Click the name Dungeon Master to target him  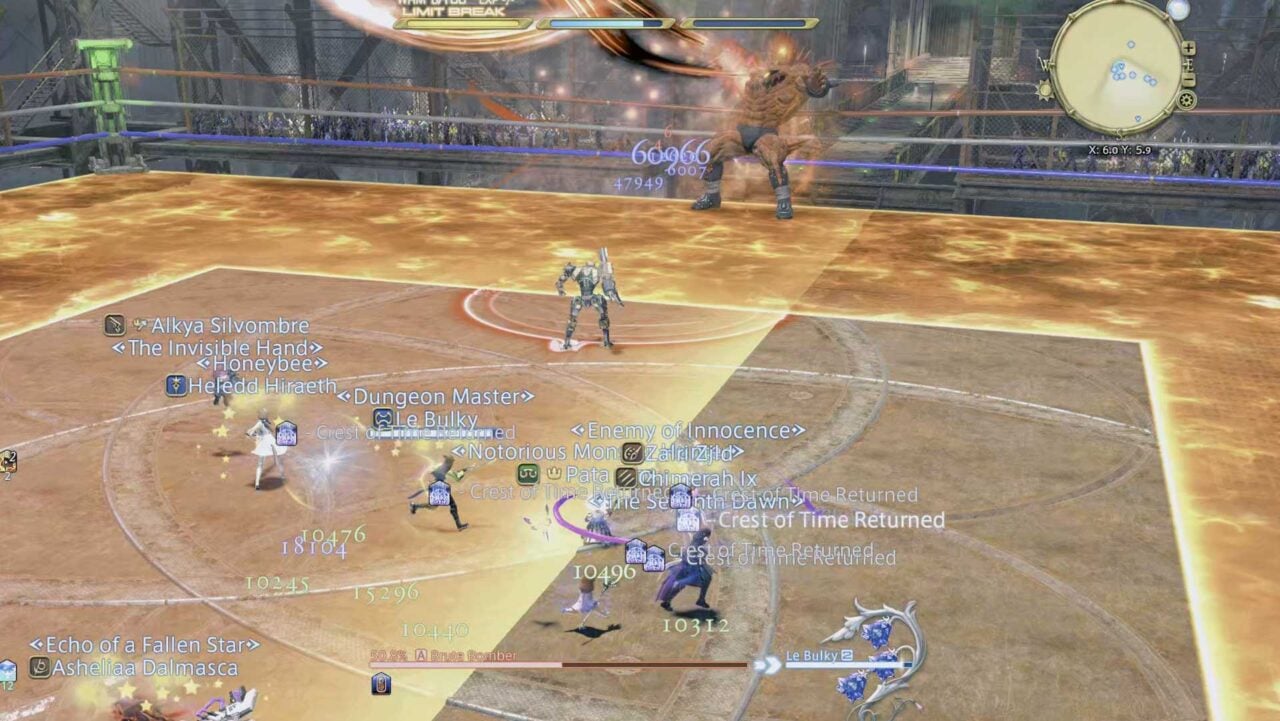(432, 397)
